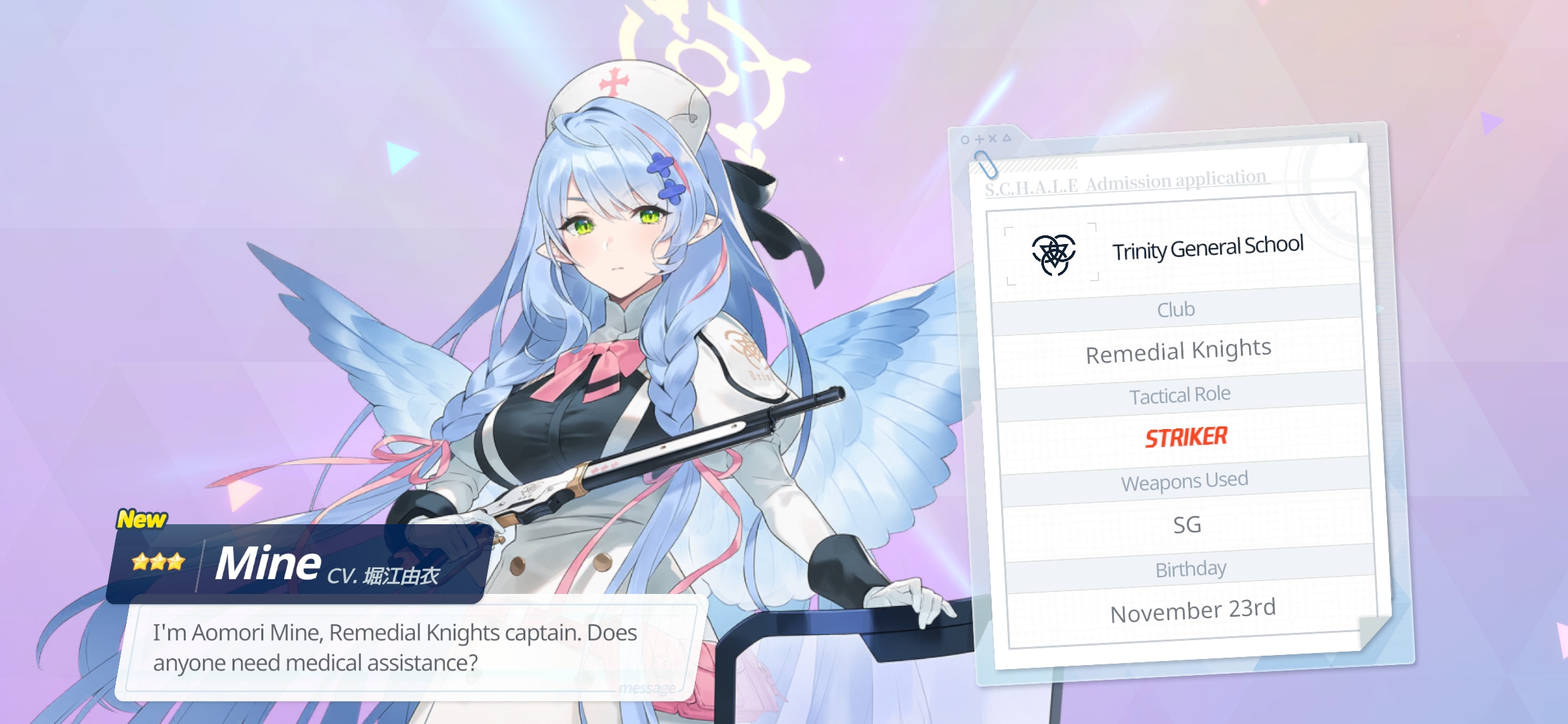Expand the Birthday section of the form
The image size is (1568, 724).
tap(1191, 568)
